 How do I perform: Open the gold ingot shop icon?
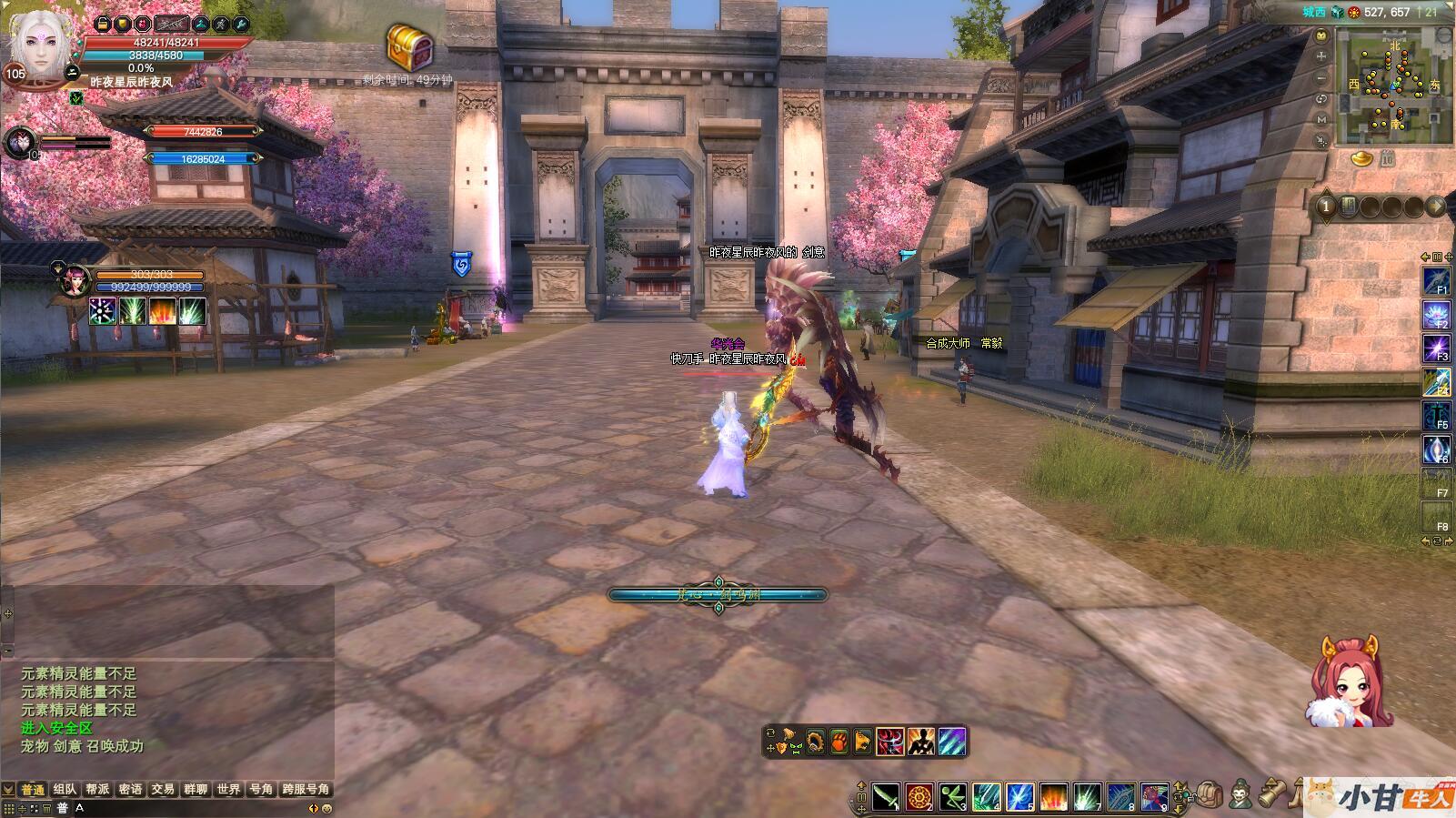point(1361,159)
